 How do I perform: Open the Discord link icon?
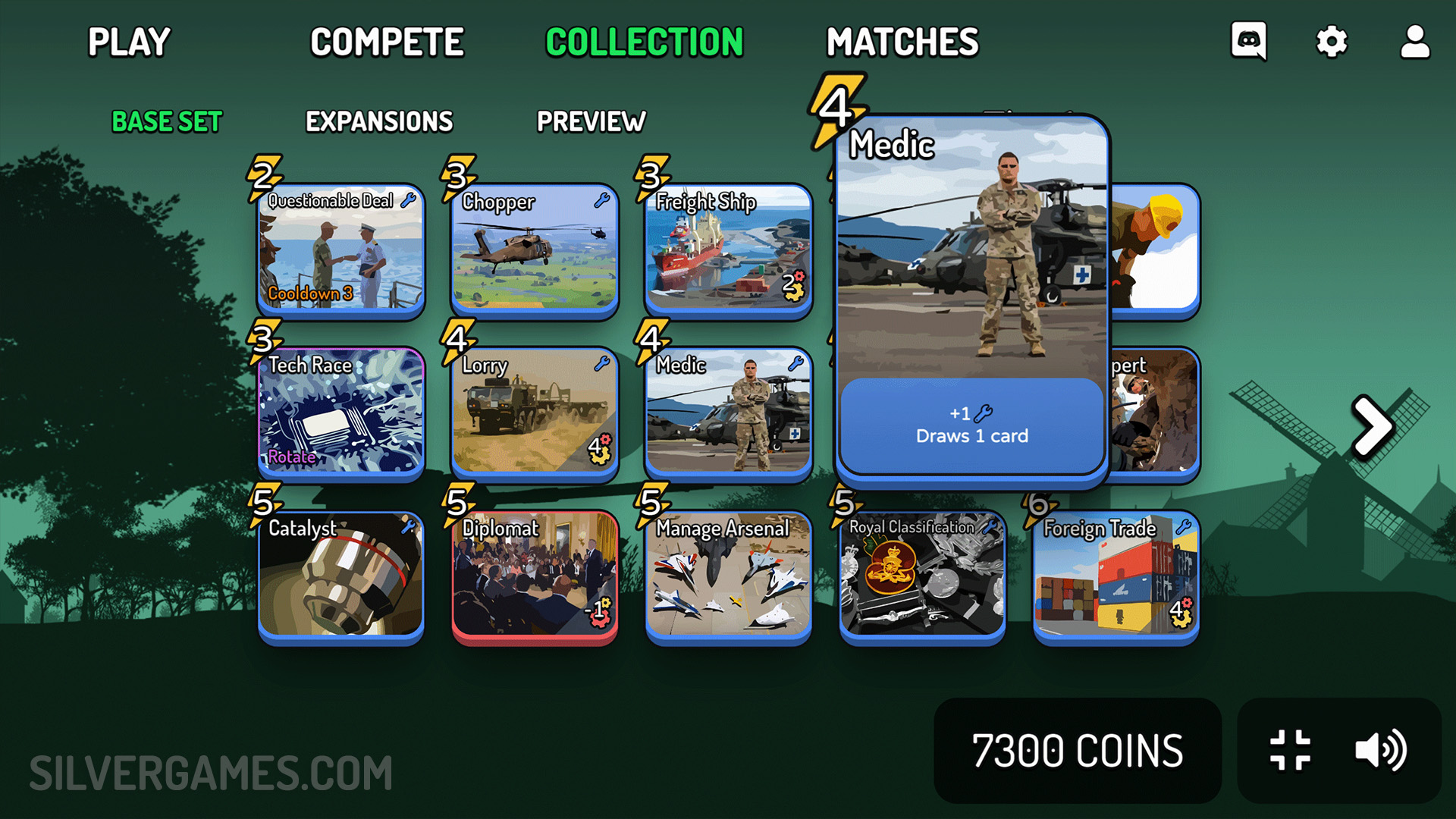[x=1248, y=41]
